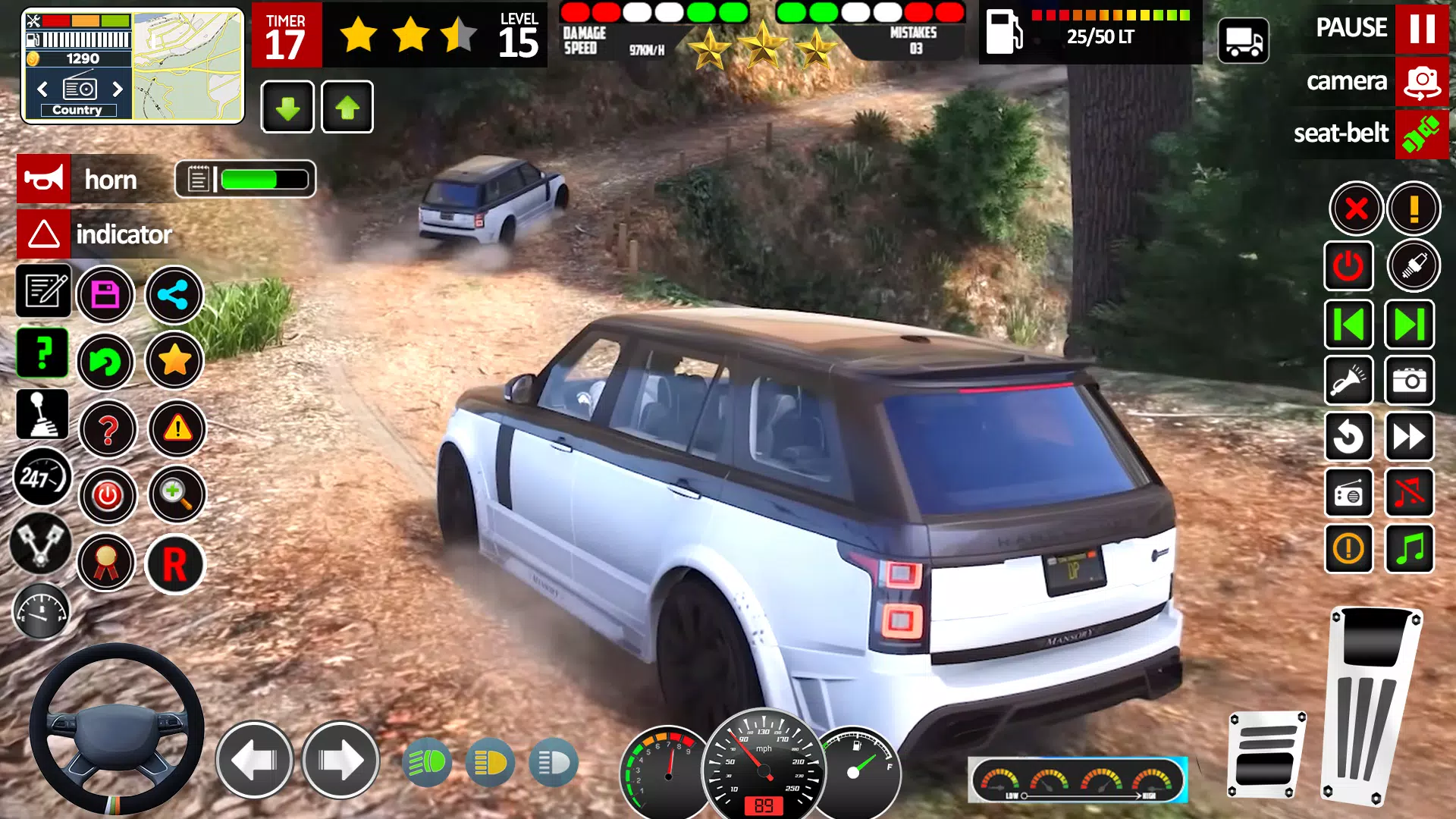This screenshot has width=1456, height=819.
Task: Click the green down gear arrow
Action: click(x=287, y=107)
